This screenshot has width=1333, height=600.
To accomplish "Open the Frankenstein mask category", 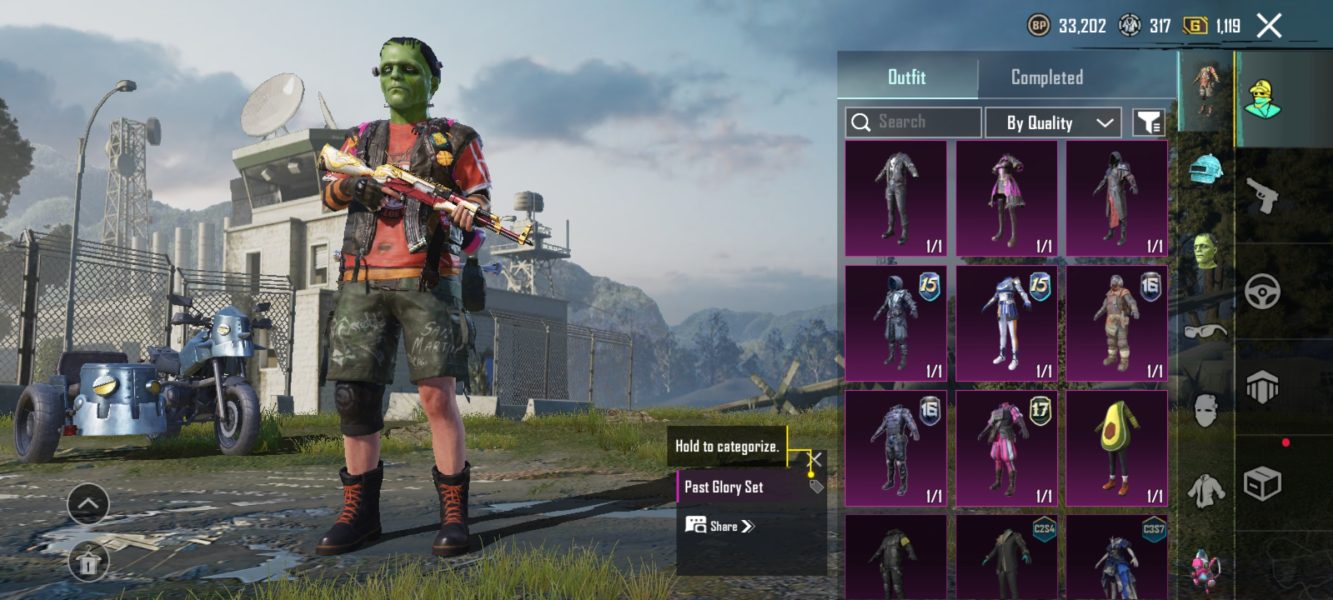I will [1206, 250].
